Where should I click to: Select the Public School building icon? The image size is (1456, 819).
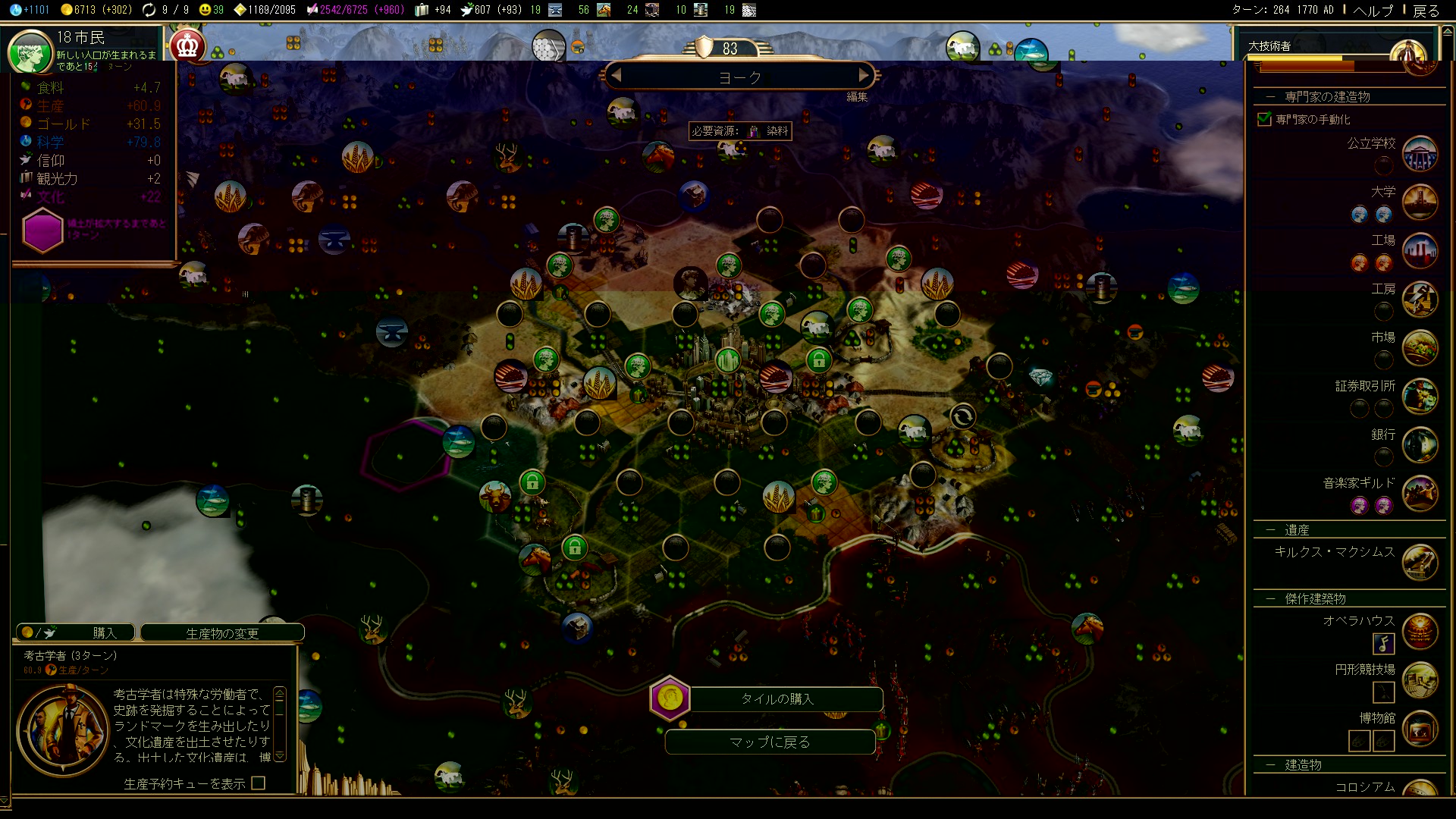[1420, 154]
